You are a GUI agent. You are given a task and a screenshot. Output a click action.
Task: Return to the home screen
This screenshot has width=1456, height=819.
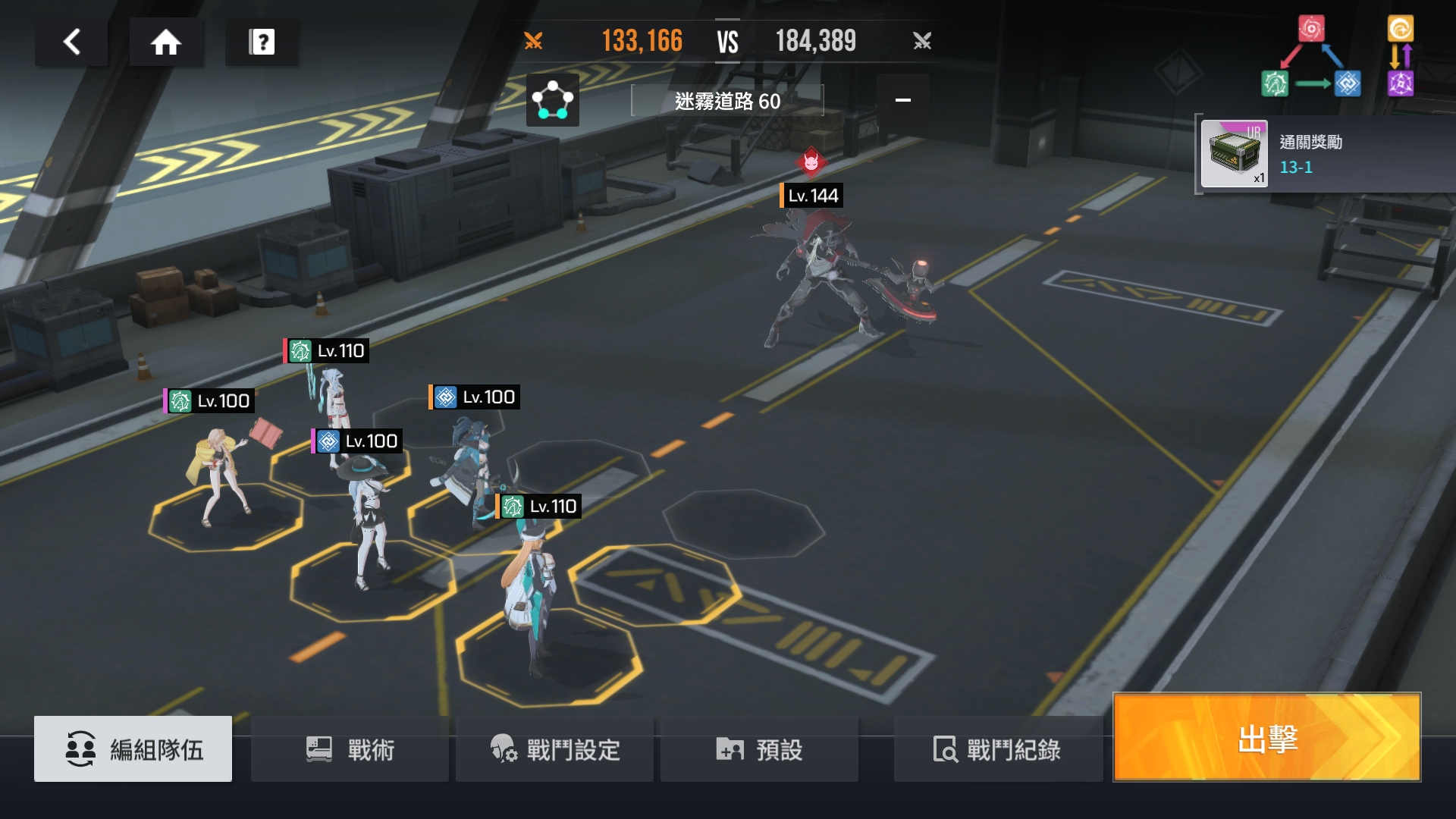click(x=166, y=42)
